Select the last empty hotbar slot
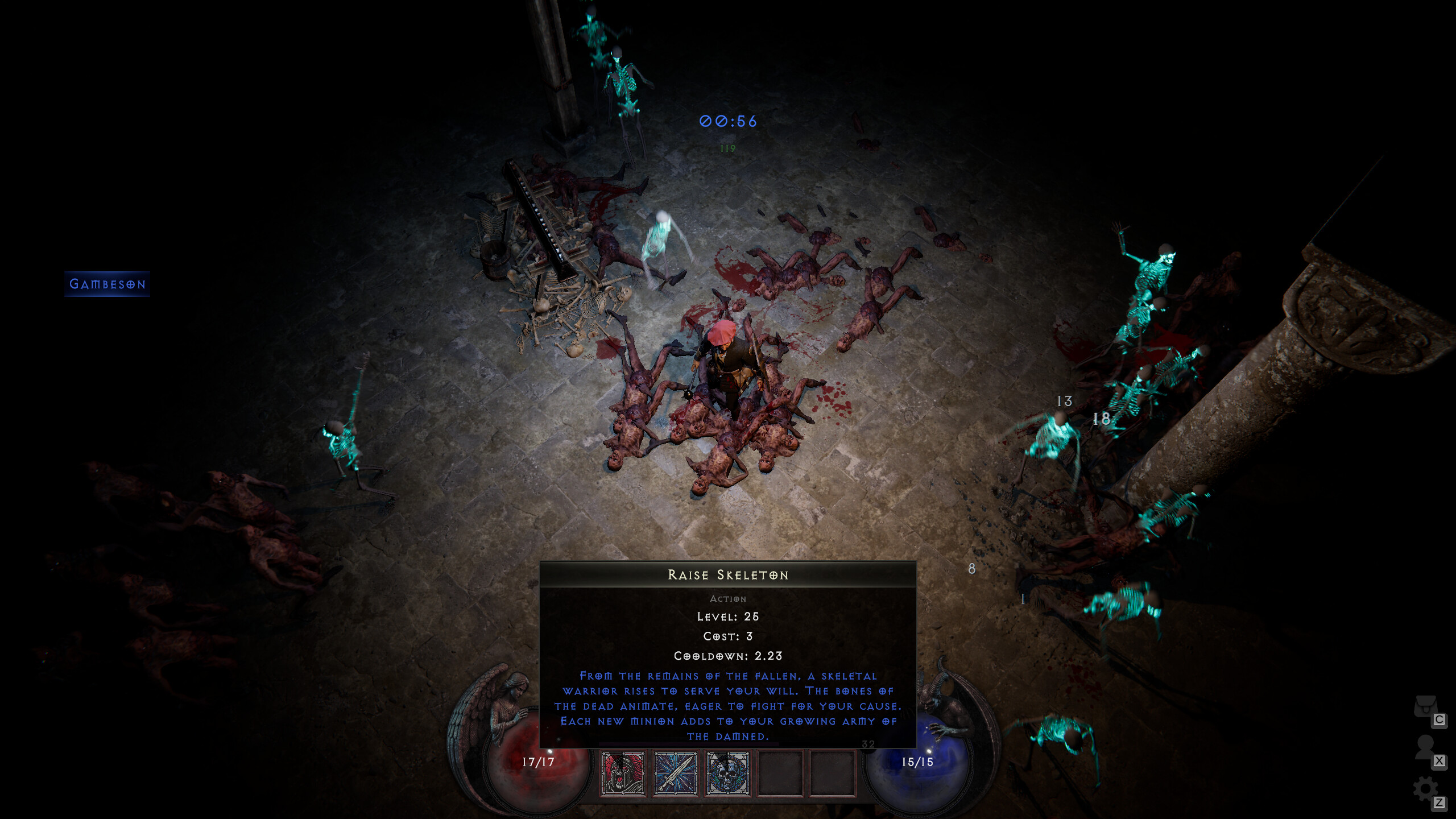This screenshot has width=1456, height=819. pyautogui.click(x=832, y=775)
